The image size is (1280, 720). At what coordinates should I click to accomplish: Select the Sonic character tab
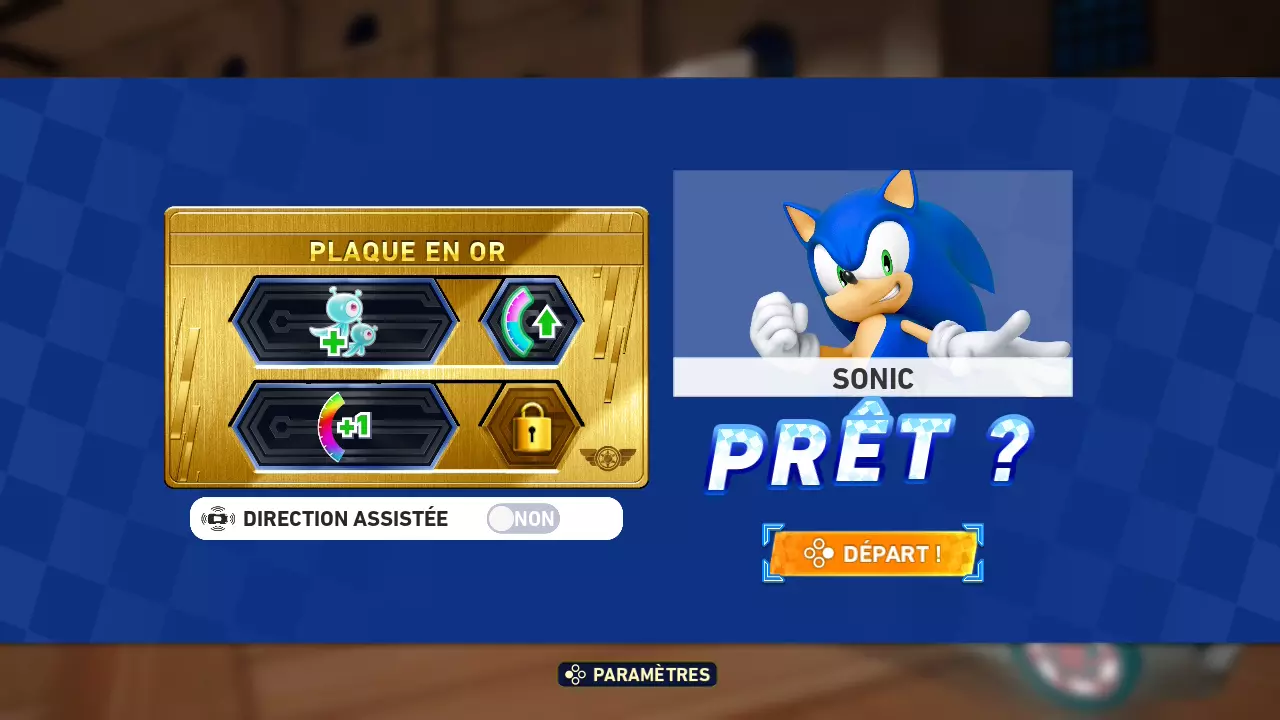pos(872,379)
